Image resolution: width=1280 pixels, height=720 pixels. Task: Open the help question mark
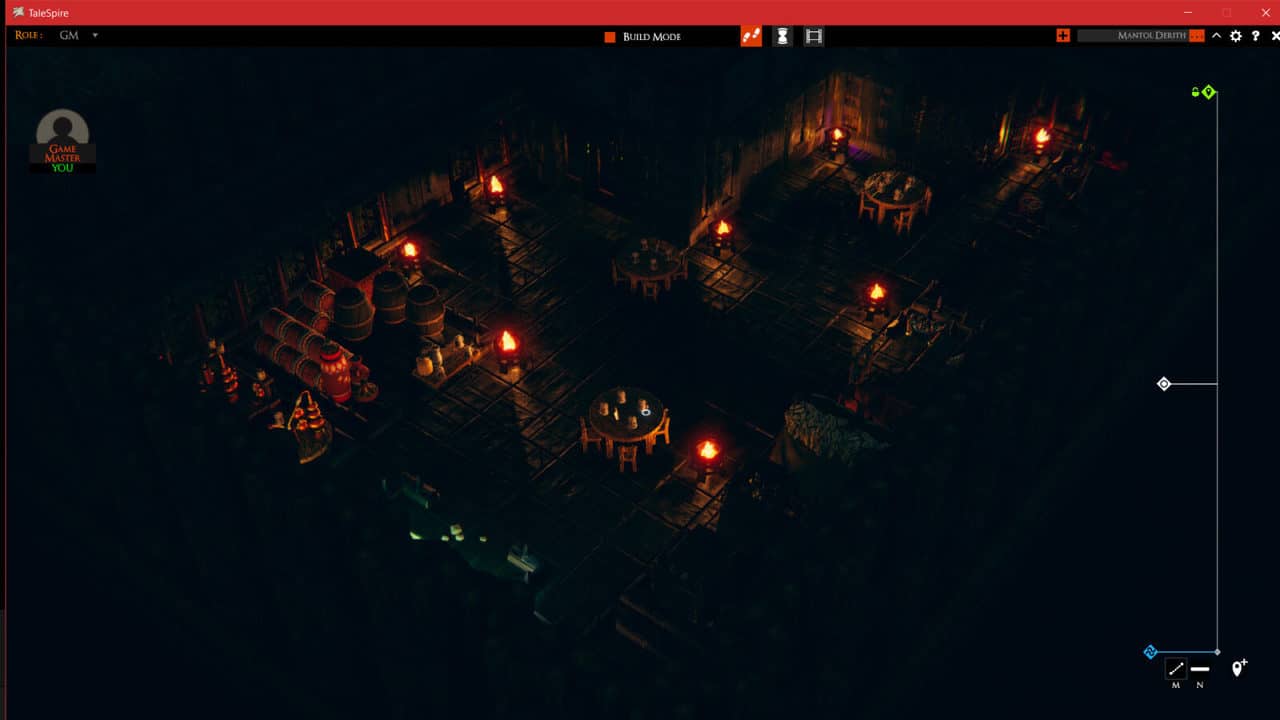point(1256,36)
